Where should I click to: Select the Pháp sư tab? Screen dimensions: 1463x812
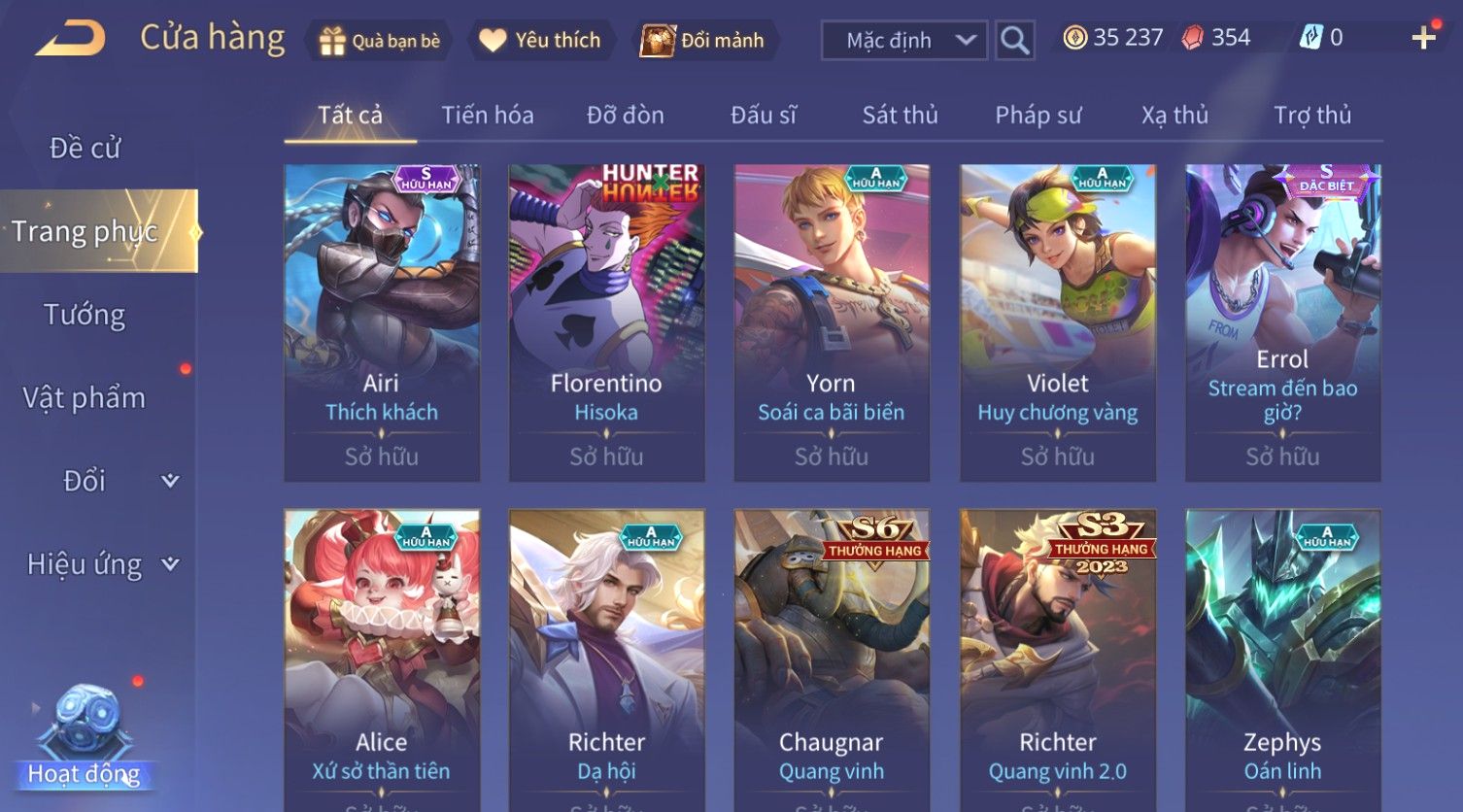pyautogui.click(x=1038, y=116)
